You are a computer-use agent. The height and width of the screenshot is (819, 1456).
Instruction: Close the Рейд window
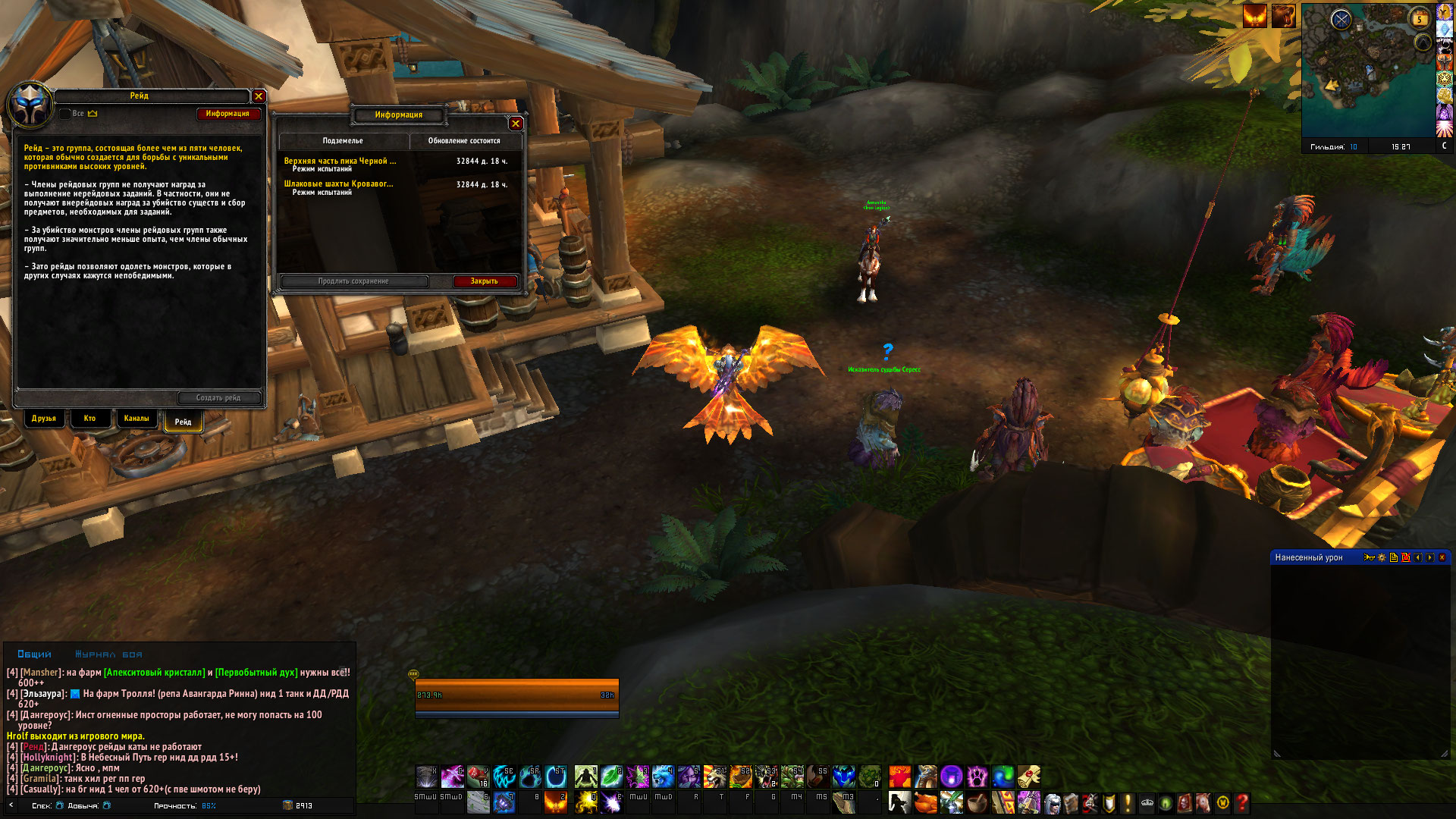pyautogui.click(x=259, y=96)
